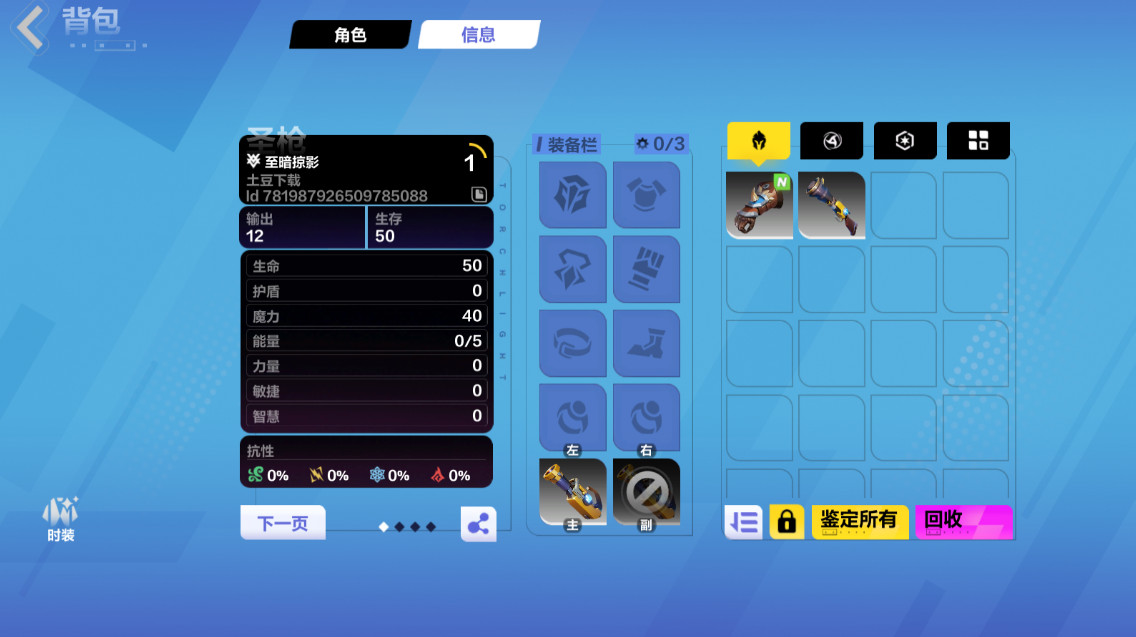Click the share icon button
The width and height of the screenshot is (1136, 637).
pos(478,524)
